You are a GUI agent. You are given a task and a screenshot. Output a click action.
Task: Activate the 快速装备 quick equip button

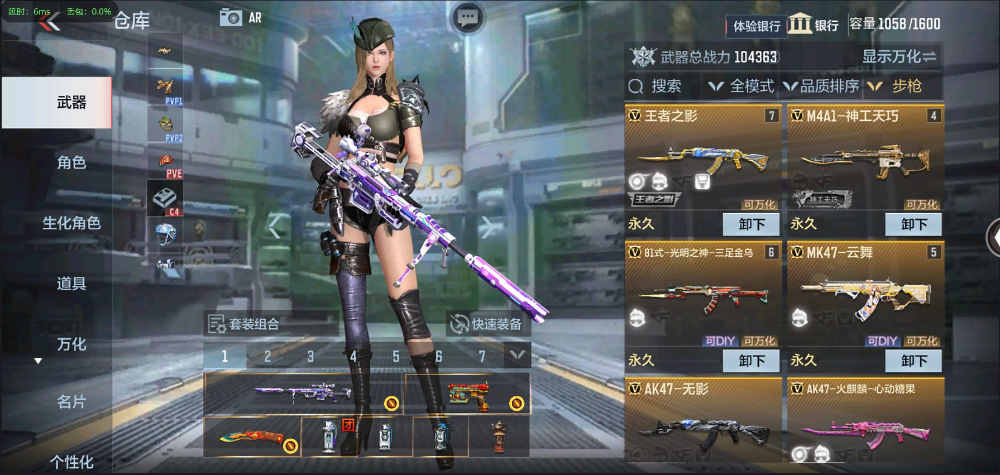pos(486,323)
